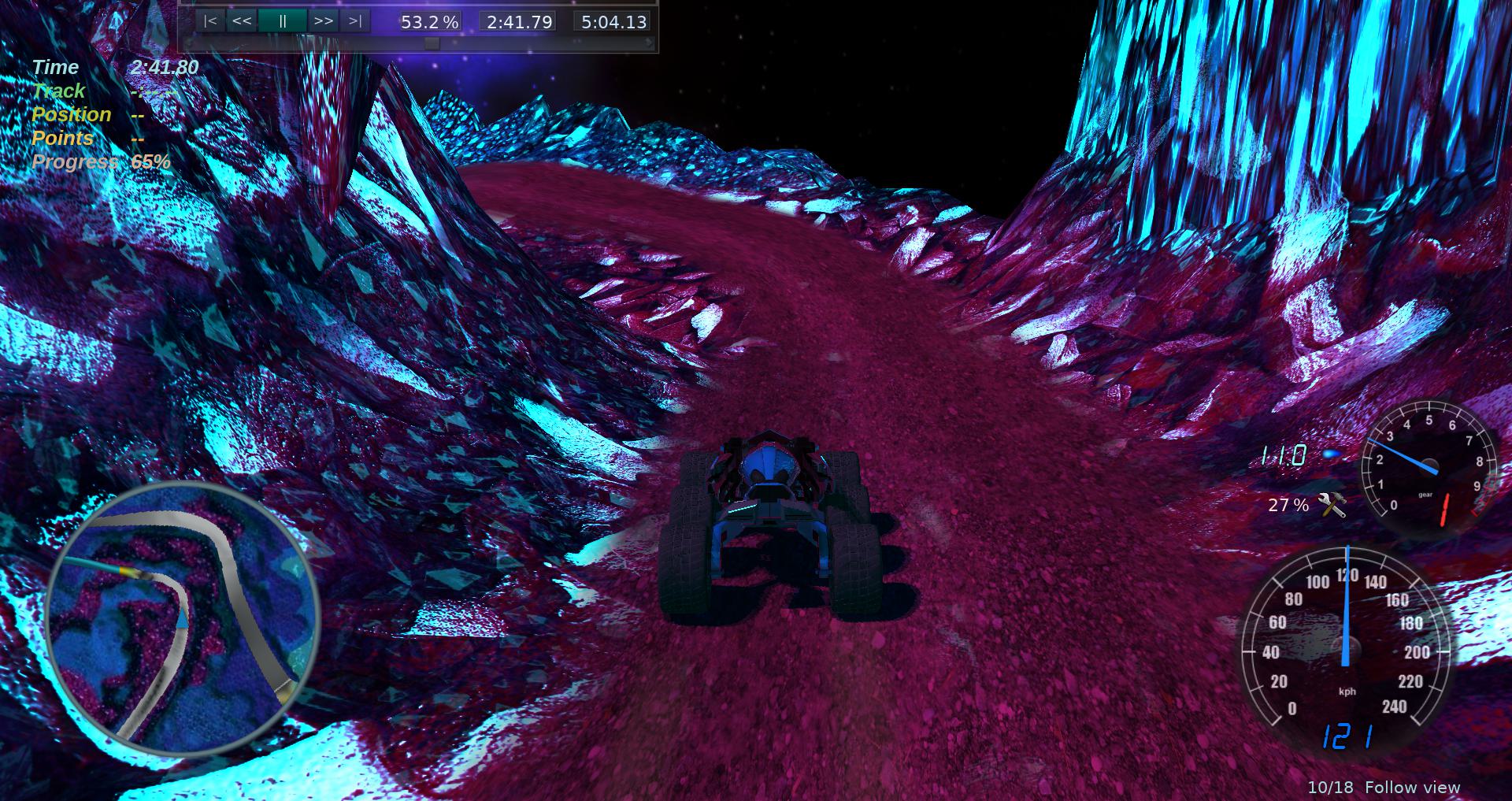The height and width of the screenshot is (801, 1512).
Task: Rewind the replay
Action: 242,21
